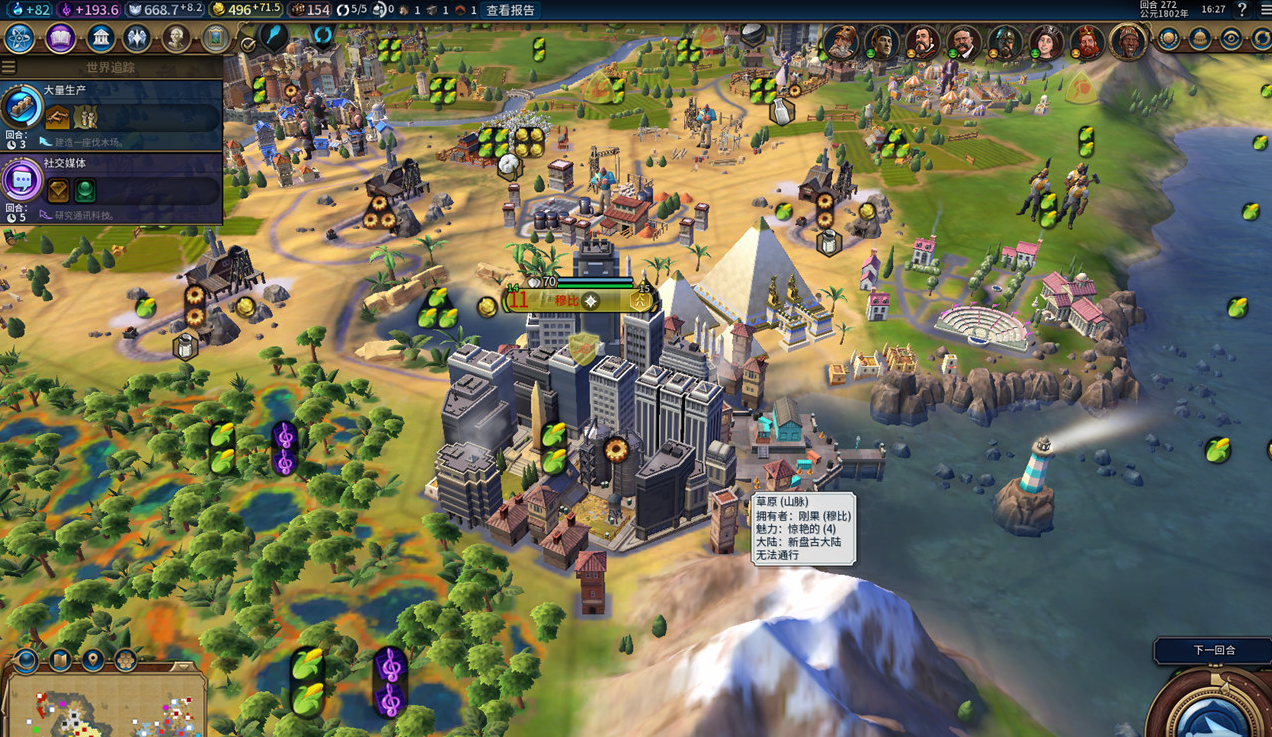Toggle the map pin marker button
Screen dimensions: 1272x737
[x=93, y=660]
